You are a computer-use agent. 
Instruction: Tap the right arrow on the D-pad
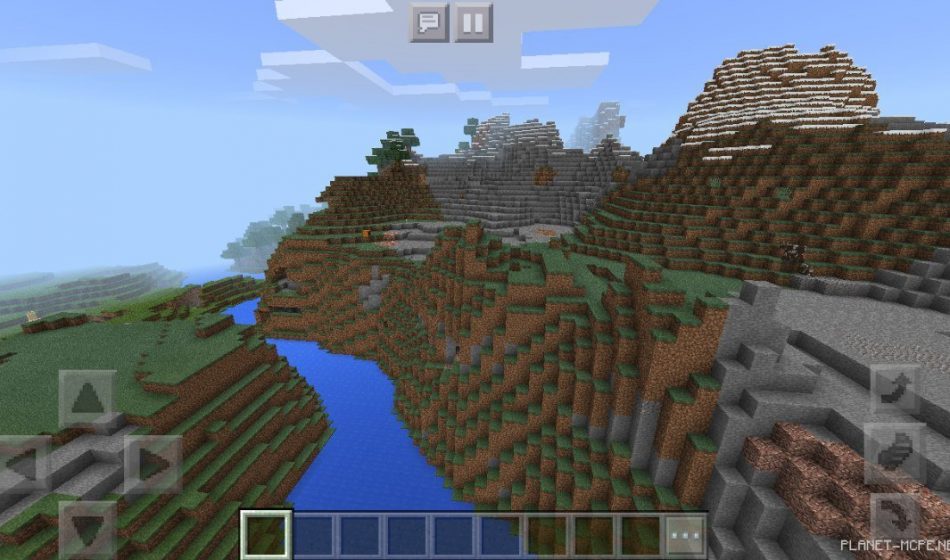pyautogui.click(x=151, y=464)
